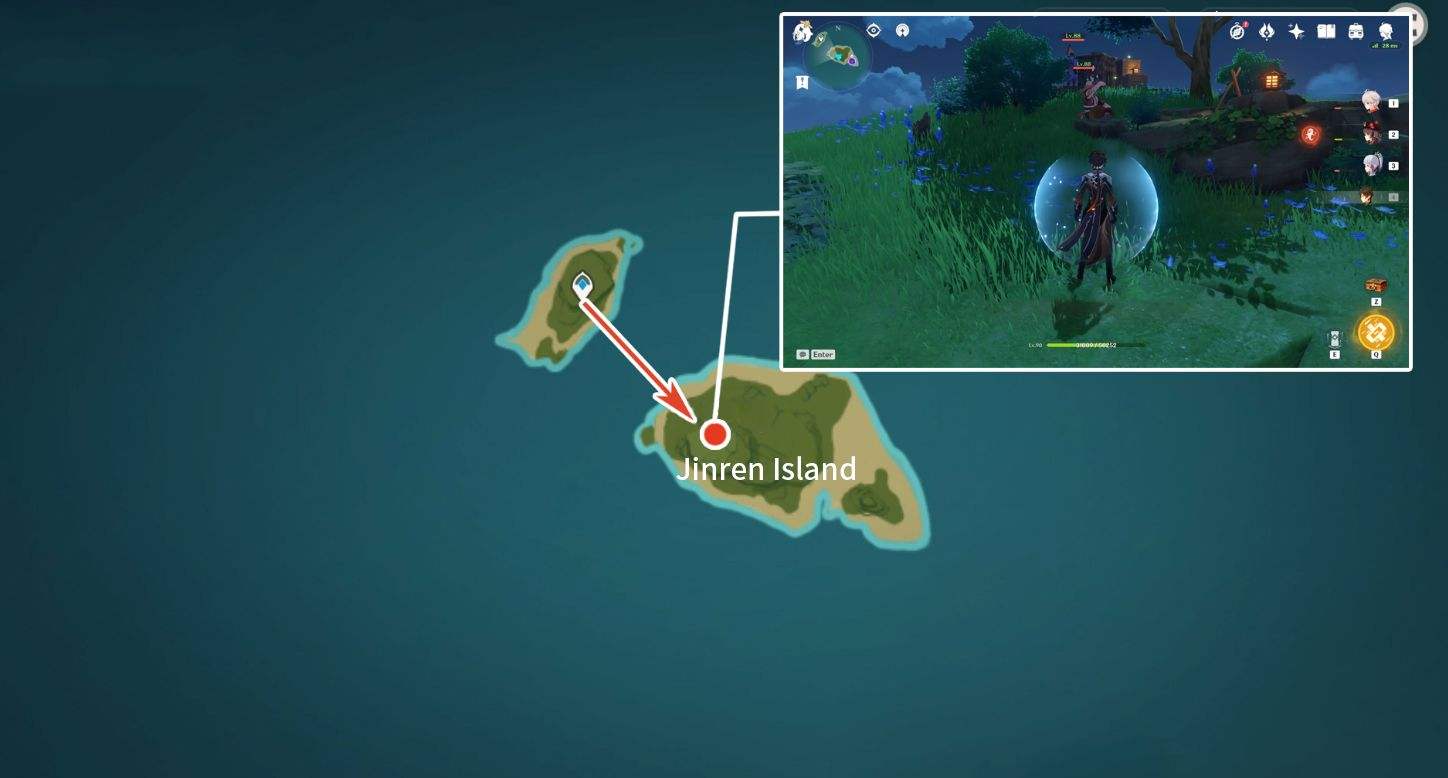1448x778 pixels.
Task: Open the Inventory backpack icon
Action: [1356, 31]
